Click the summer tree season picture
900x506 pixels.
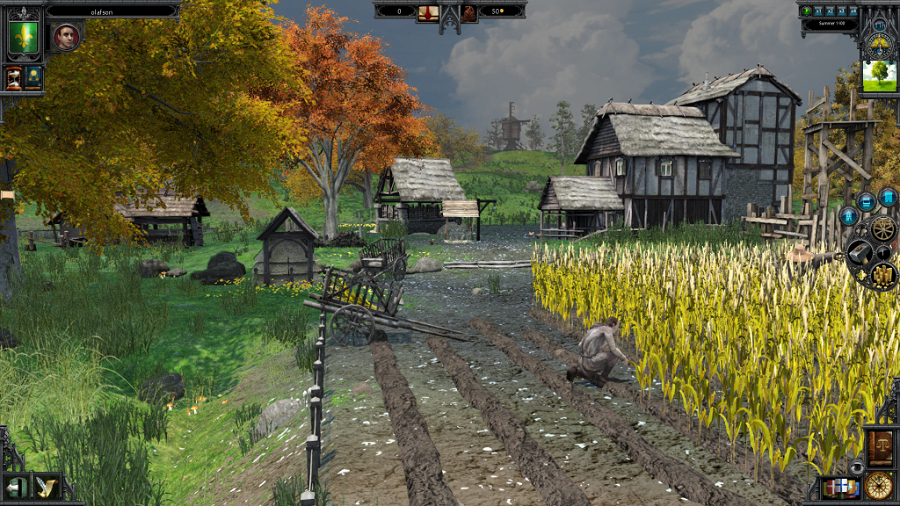coord(879,76)
